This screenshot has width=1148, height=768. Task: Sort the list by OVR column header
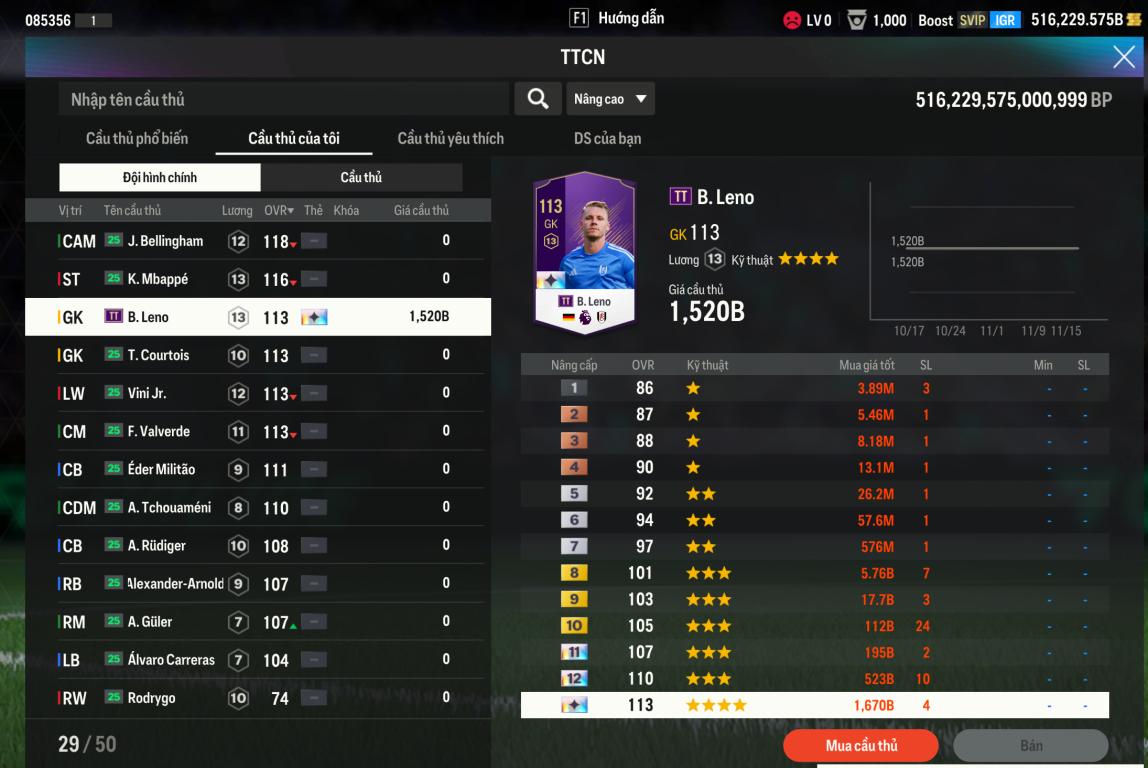click(x=279, y=211)
